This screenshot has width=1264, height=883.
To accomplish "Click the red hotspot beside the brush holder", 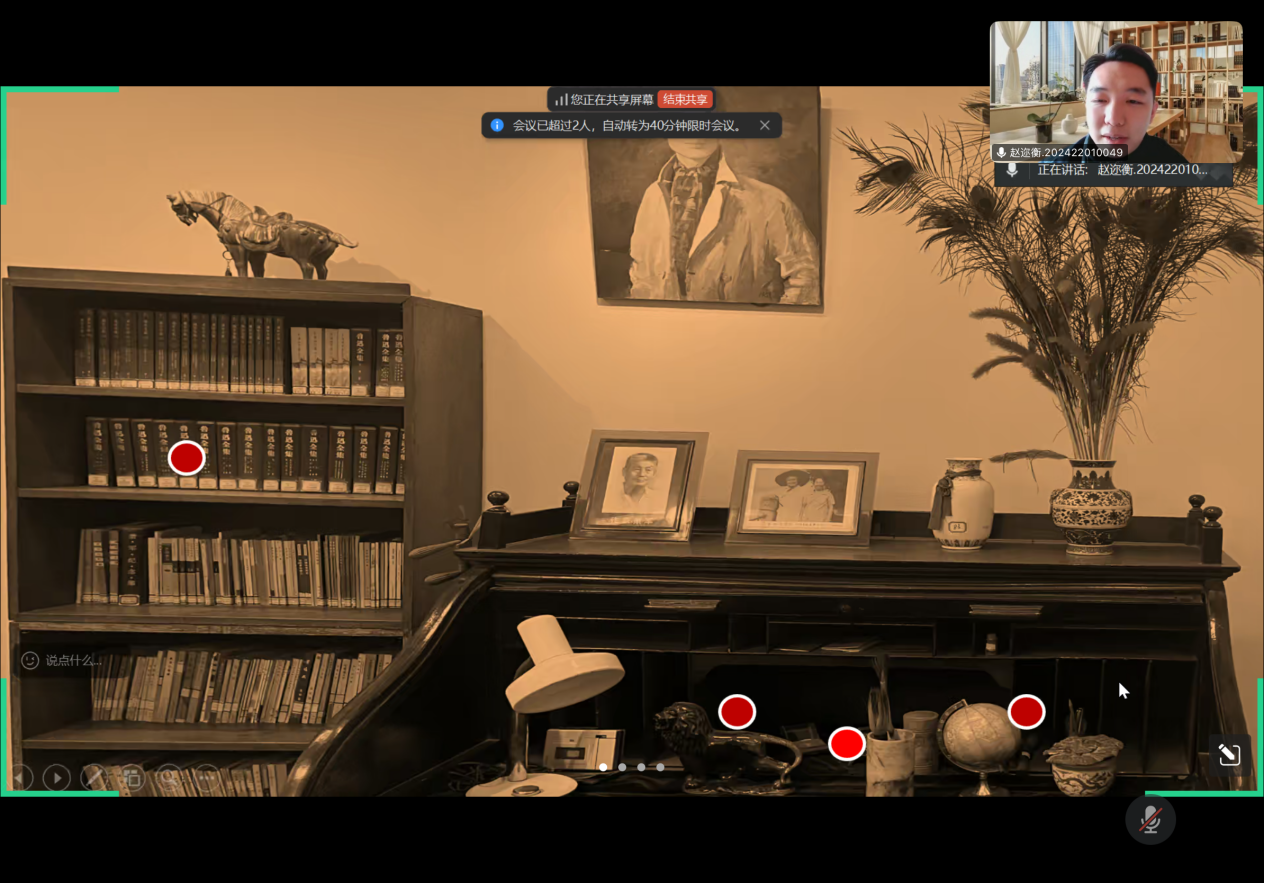I will 846,743.
